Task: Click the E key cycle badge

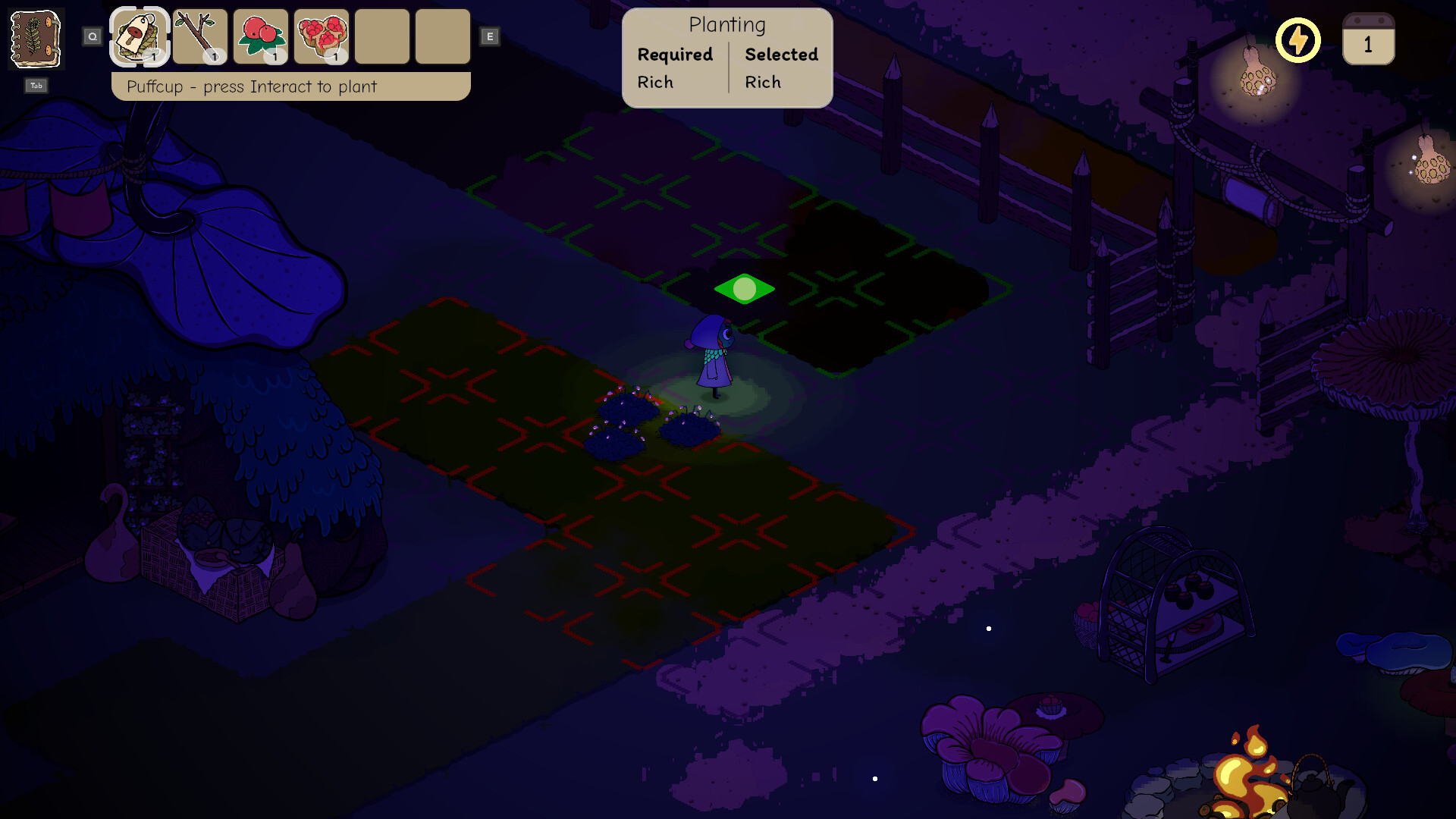Action: (x=490, y=36)
